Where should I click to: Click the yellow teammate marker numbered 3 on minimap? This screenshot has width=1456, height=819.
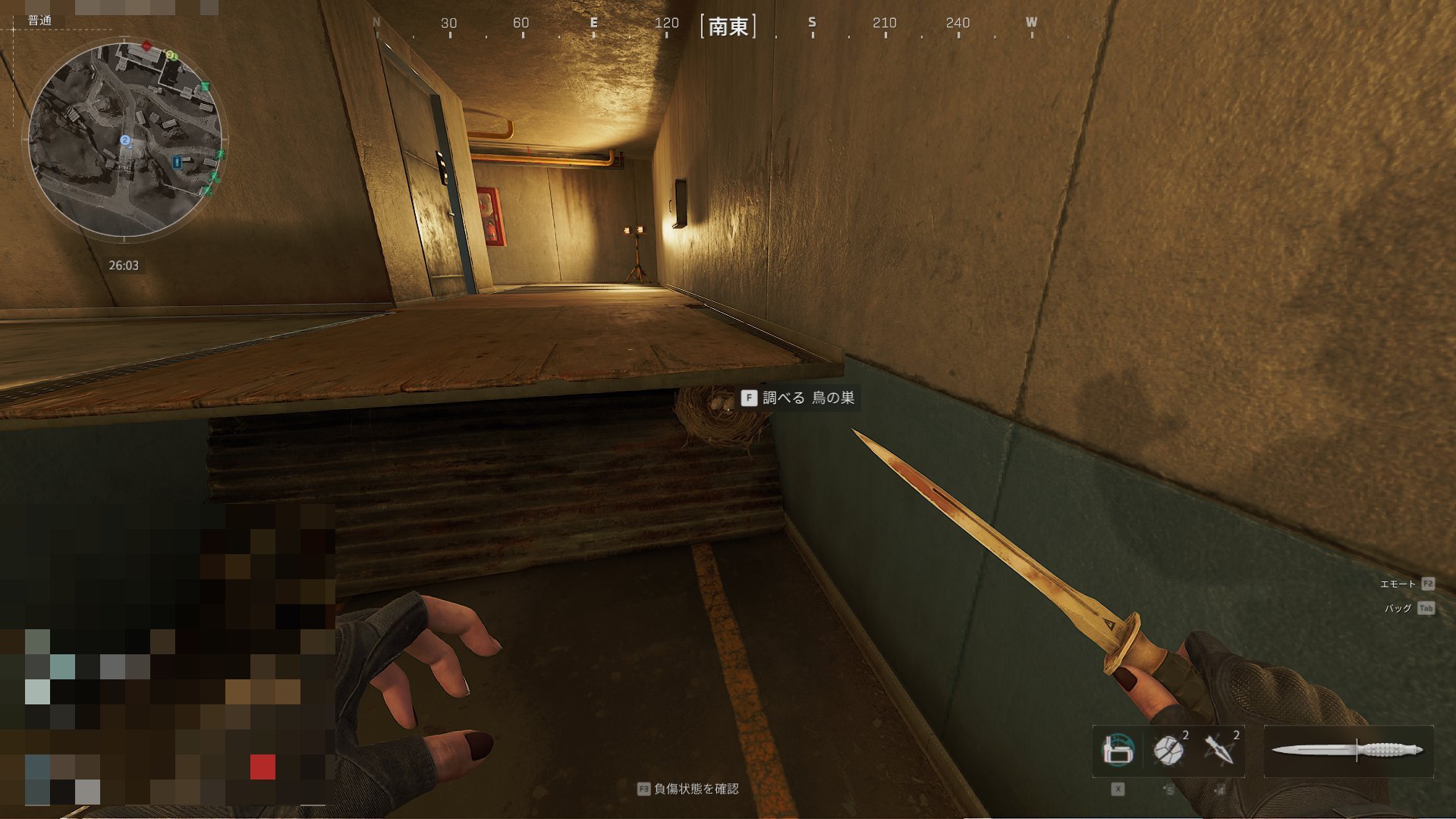pyautogui.click(x=171, y=55)
